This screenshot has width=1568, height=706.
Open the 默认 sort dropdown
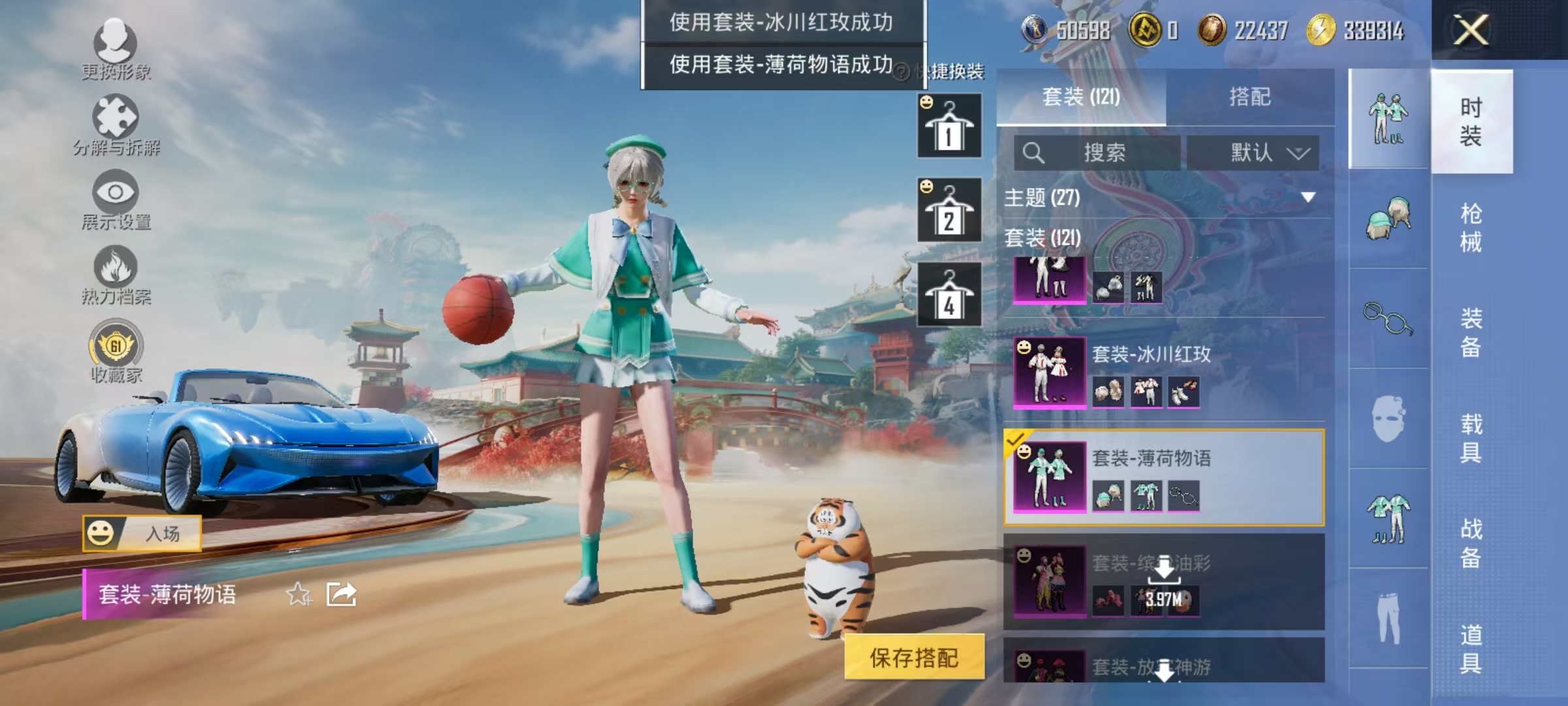coord(1252,152)
